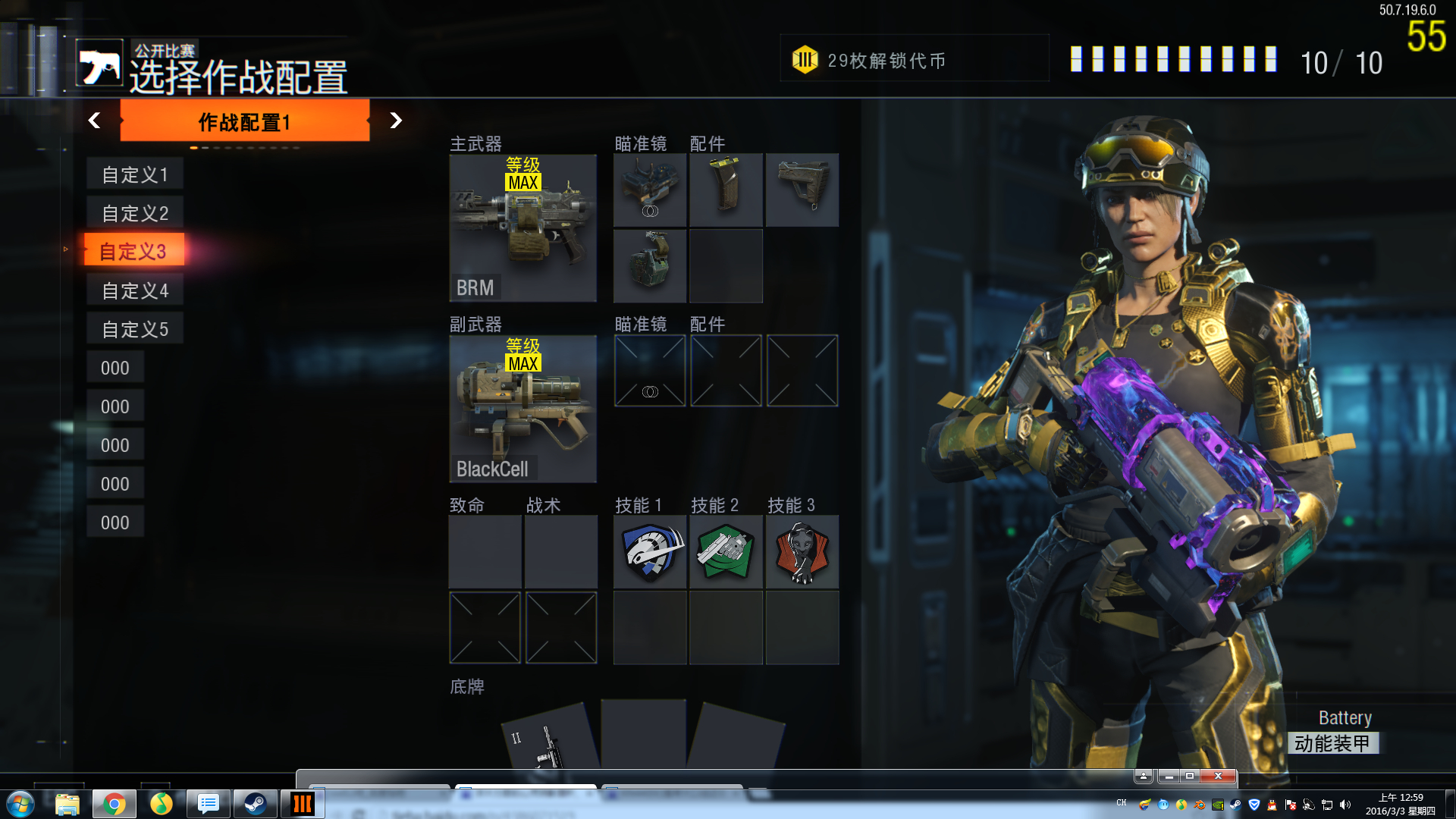This screenshot has width=1456, height=819.
Task: Select the 作战配置1 orange tab
Action: point(244,121)
